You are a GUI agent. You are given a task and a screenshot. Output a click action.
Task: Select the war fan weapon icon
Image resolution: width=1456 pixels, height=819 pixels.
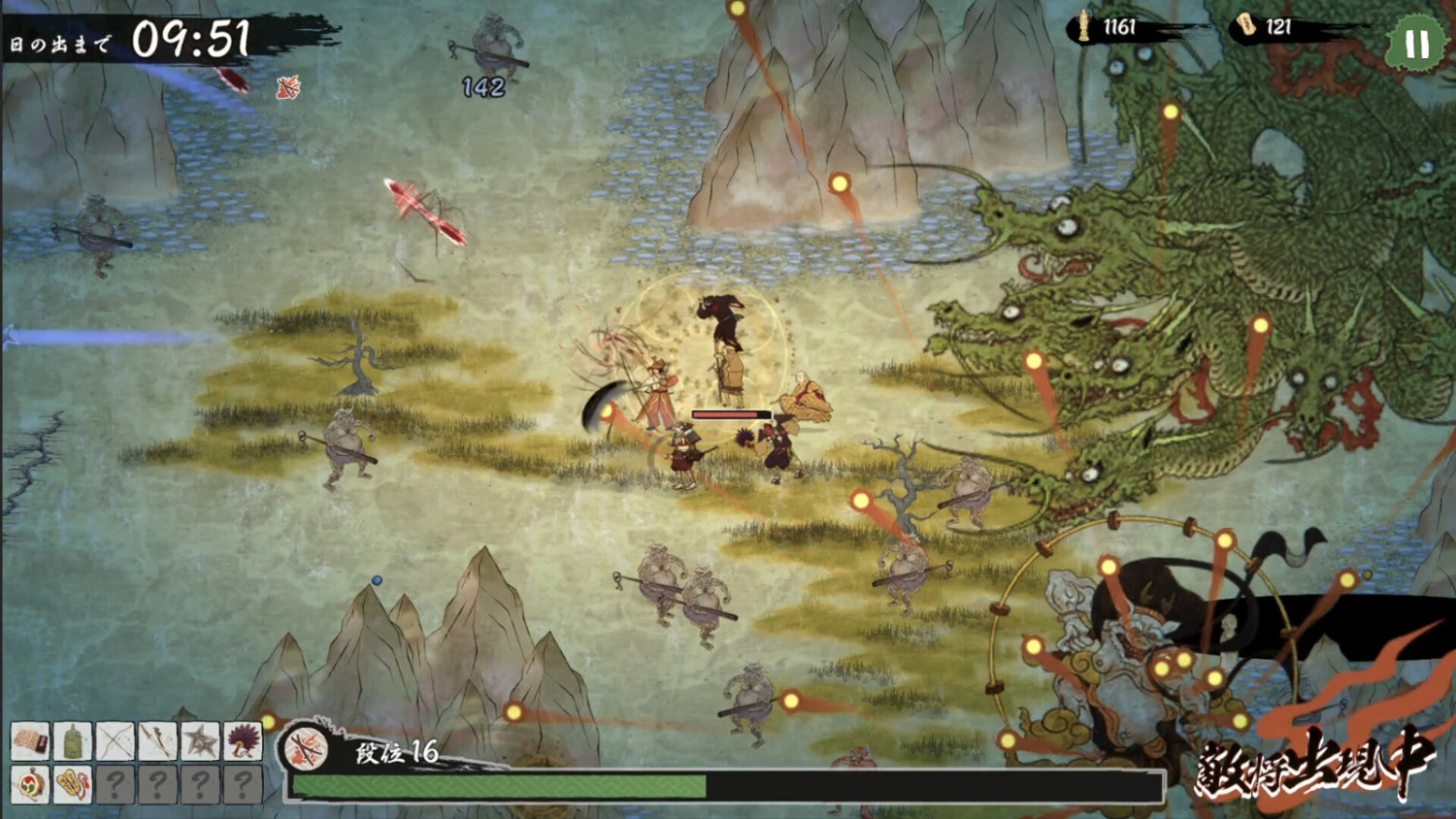245,739
